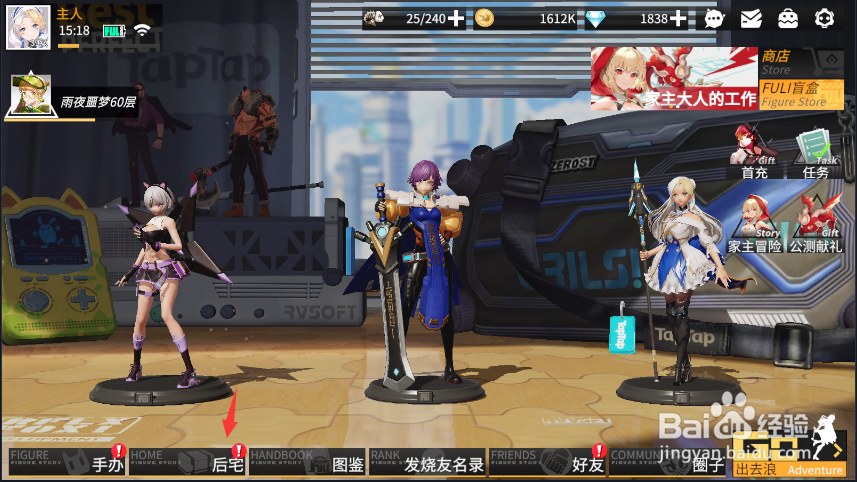Open the 手办 Figure menu
This screenshot has width=857, height=482.
pos(68,462)
